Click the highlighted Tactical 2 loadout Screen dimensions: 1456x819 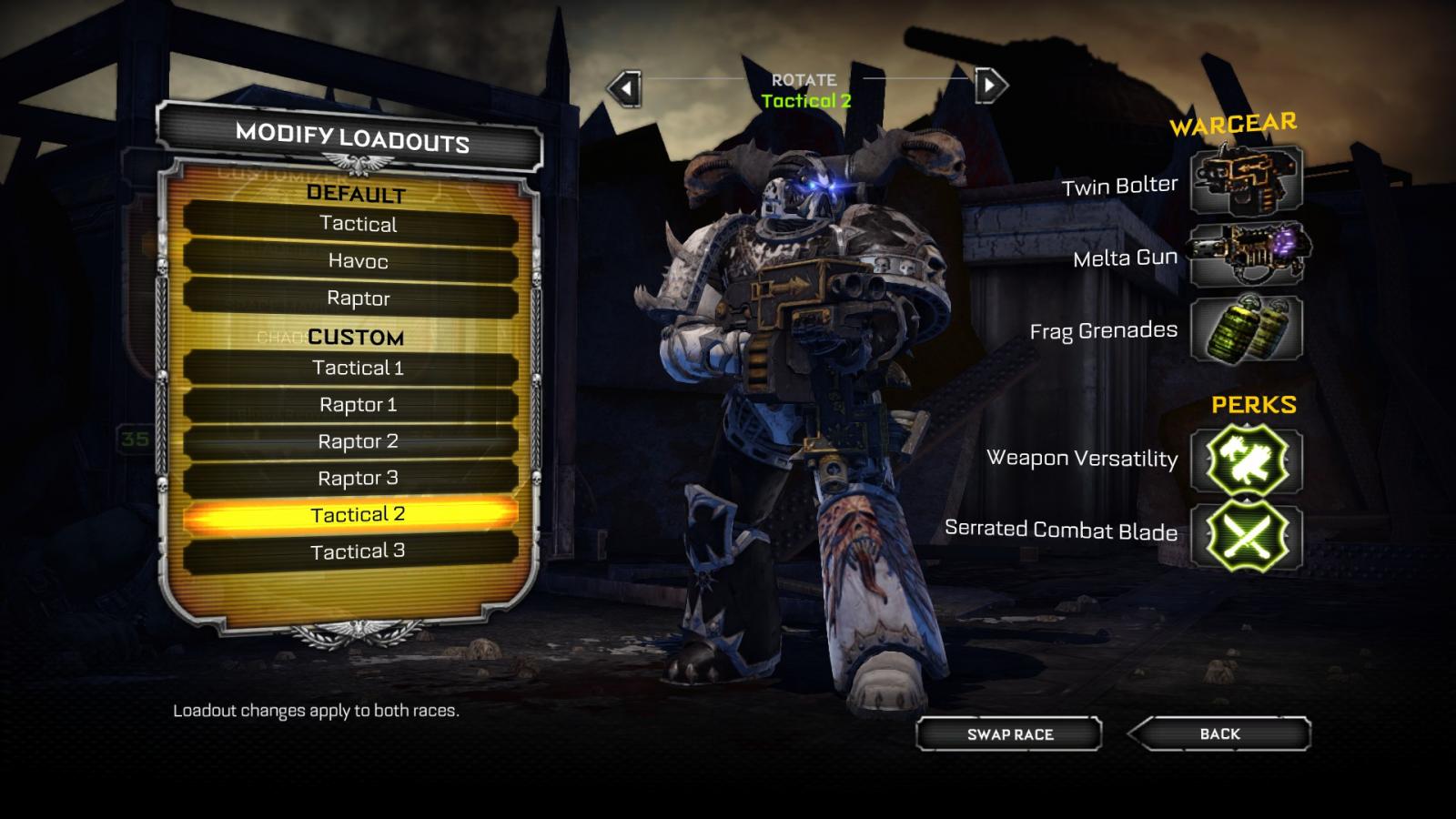pyautogui.click(x=357, y=515)
